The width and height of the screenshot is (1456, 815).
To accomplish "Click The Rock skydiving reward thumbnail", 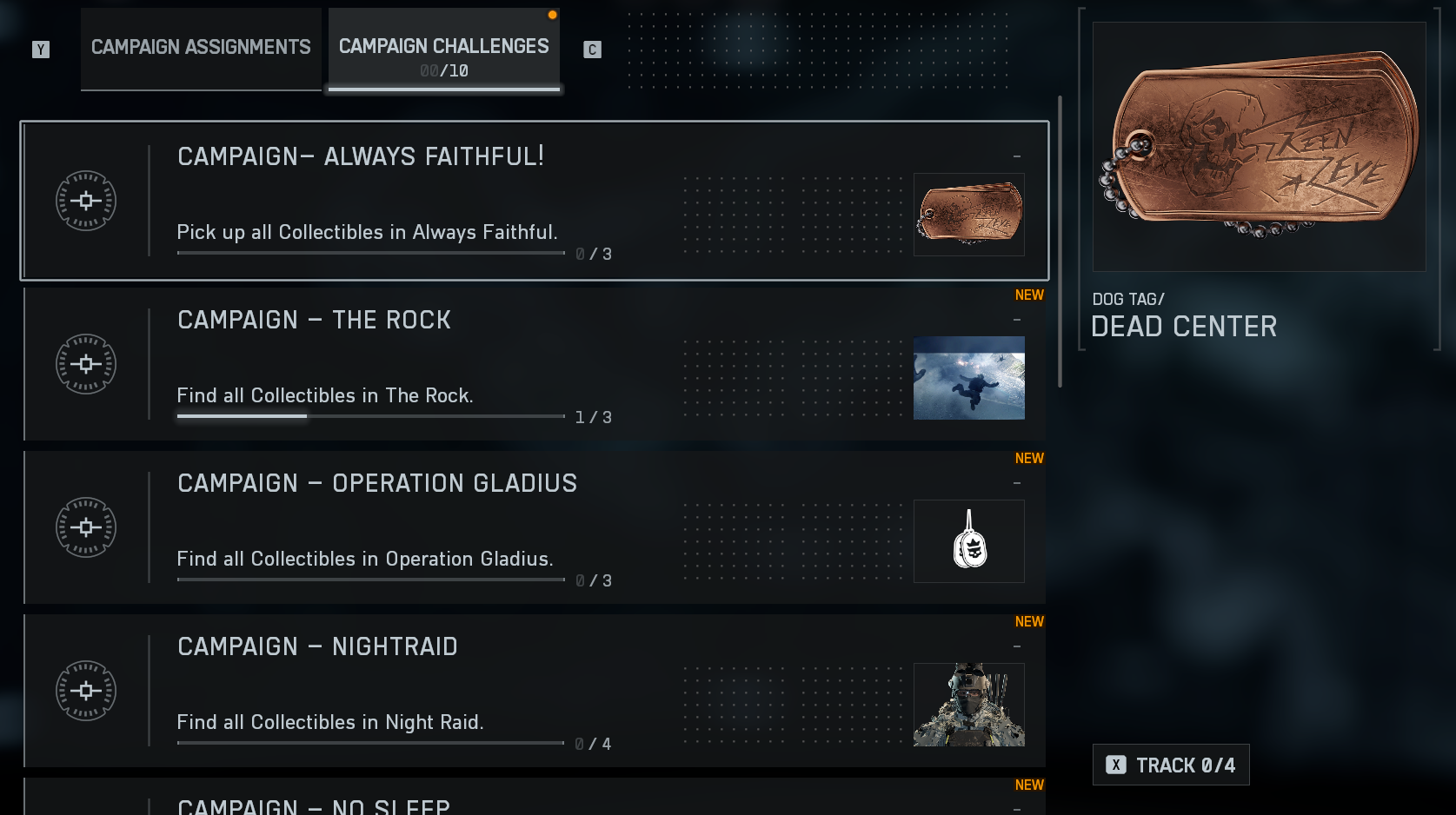I will coord(968,378).
